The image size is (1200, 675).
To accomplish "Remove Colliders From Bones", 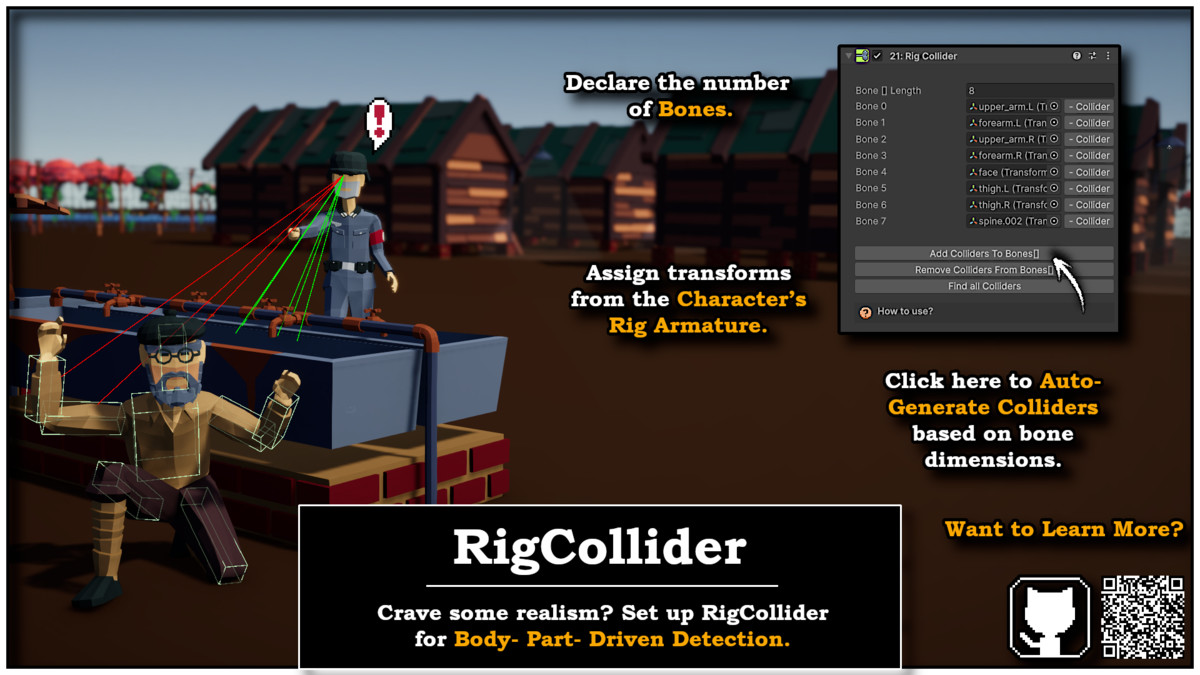I will coord(983,270).
